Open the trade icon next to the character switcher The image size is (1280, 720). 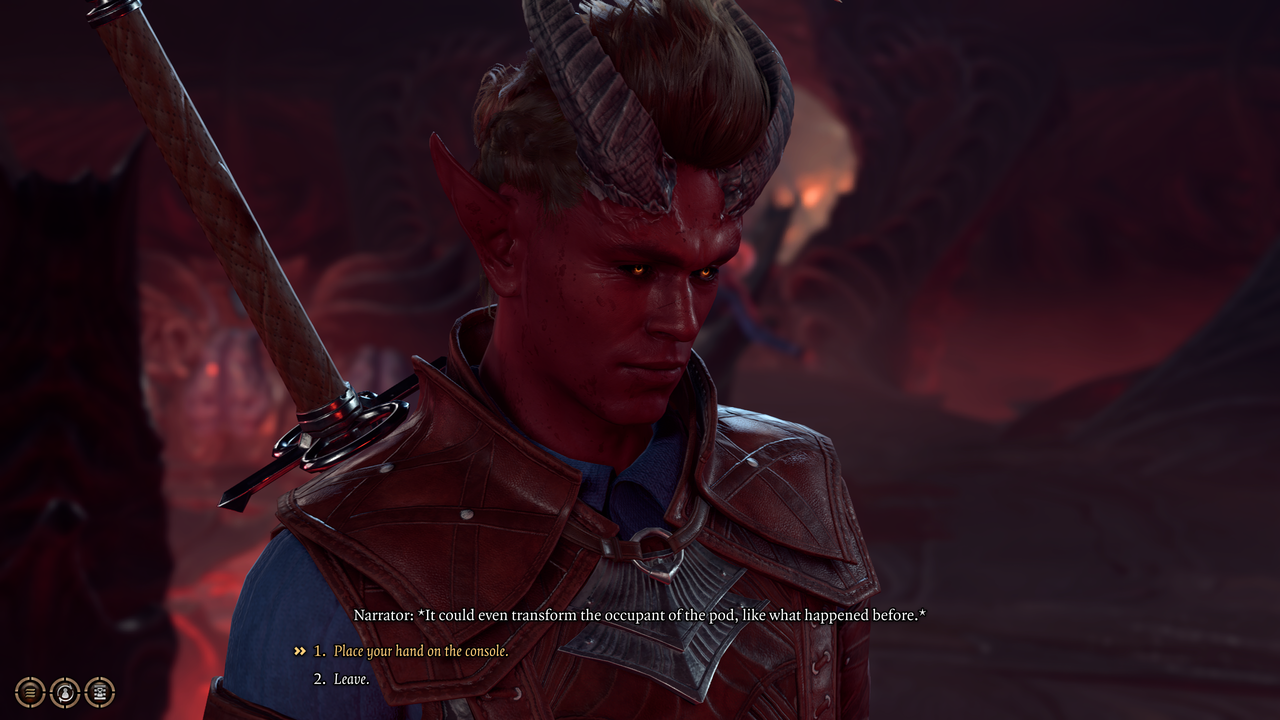pos(99,691)
